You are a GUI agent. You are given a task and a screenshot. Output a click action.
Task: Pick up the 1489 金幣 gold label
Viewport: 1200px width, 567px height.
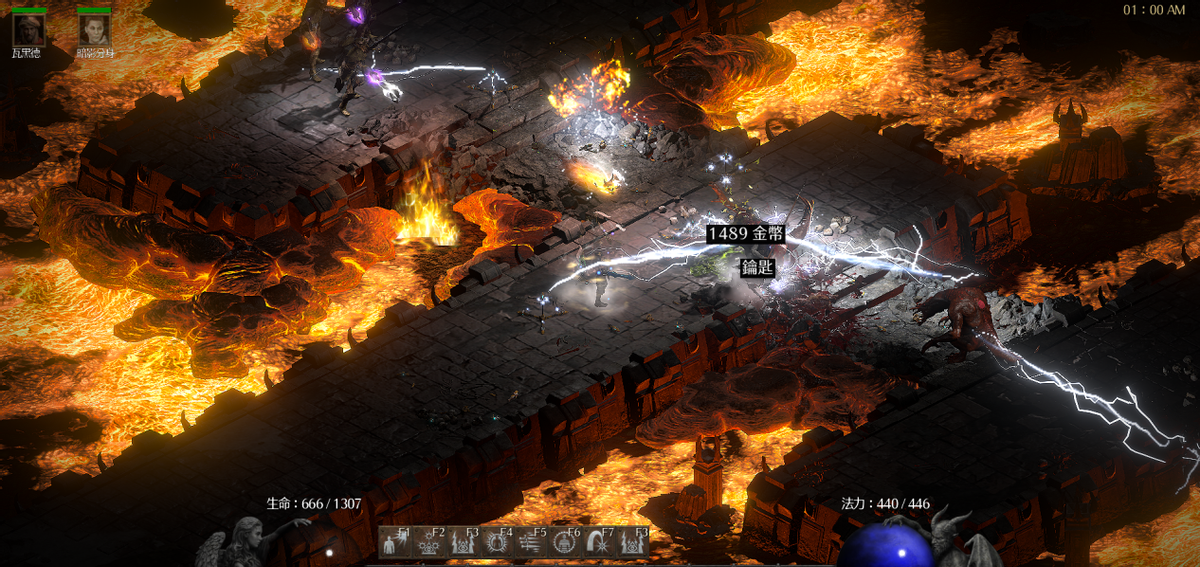pos(745,234)
